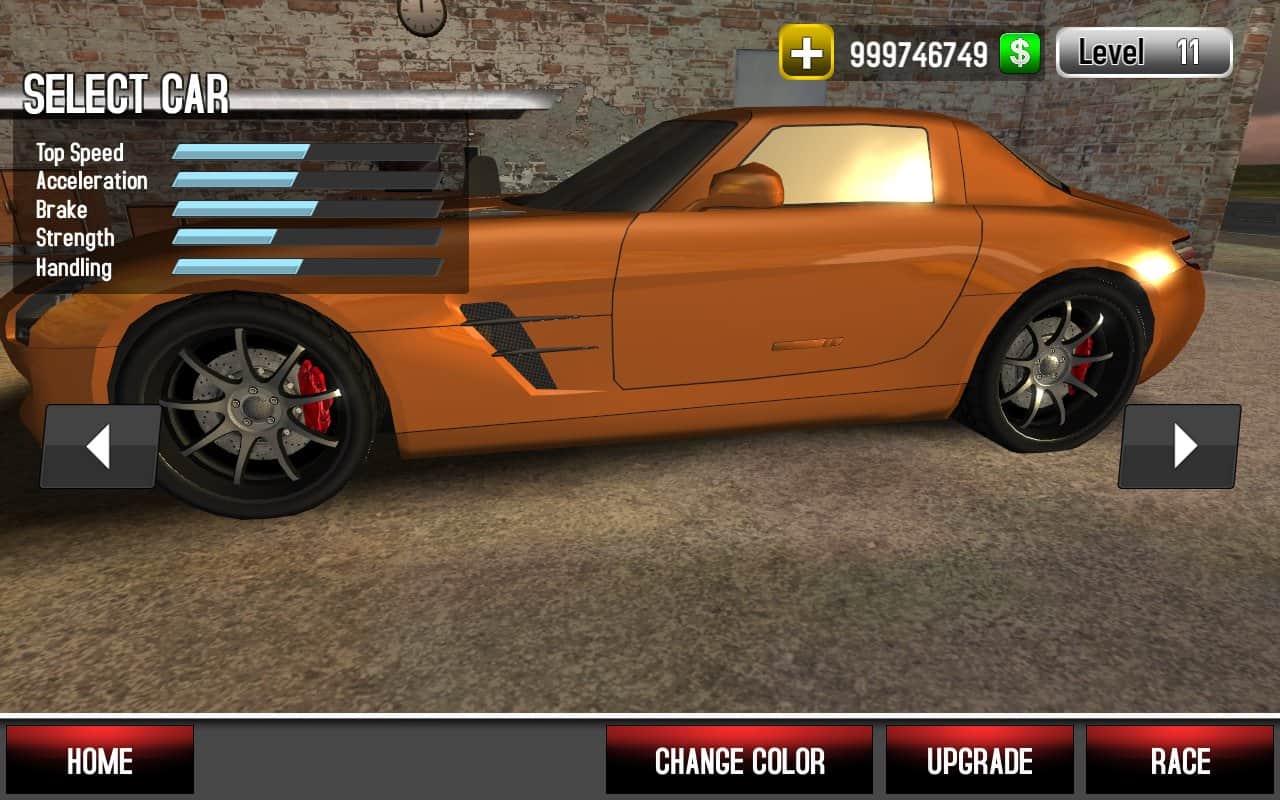The width and height of the screenshot is (1280, 800).
Task: Open the UPGRADE menu
Action: pos(979,760)
